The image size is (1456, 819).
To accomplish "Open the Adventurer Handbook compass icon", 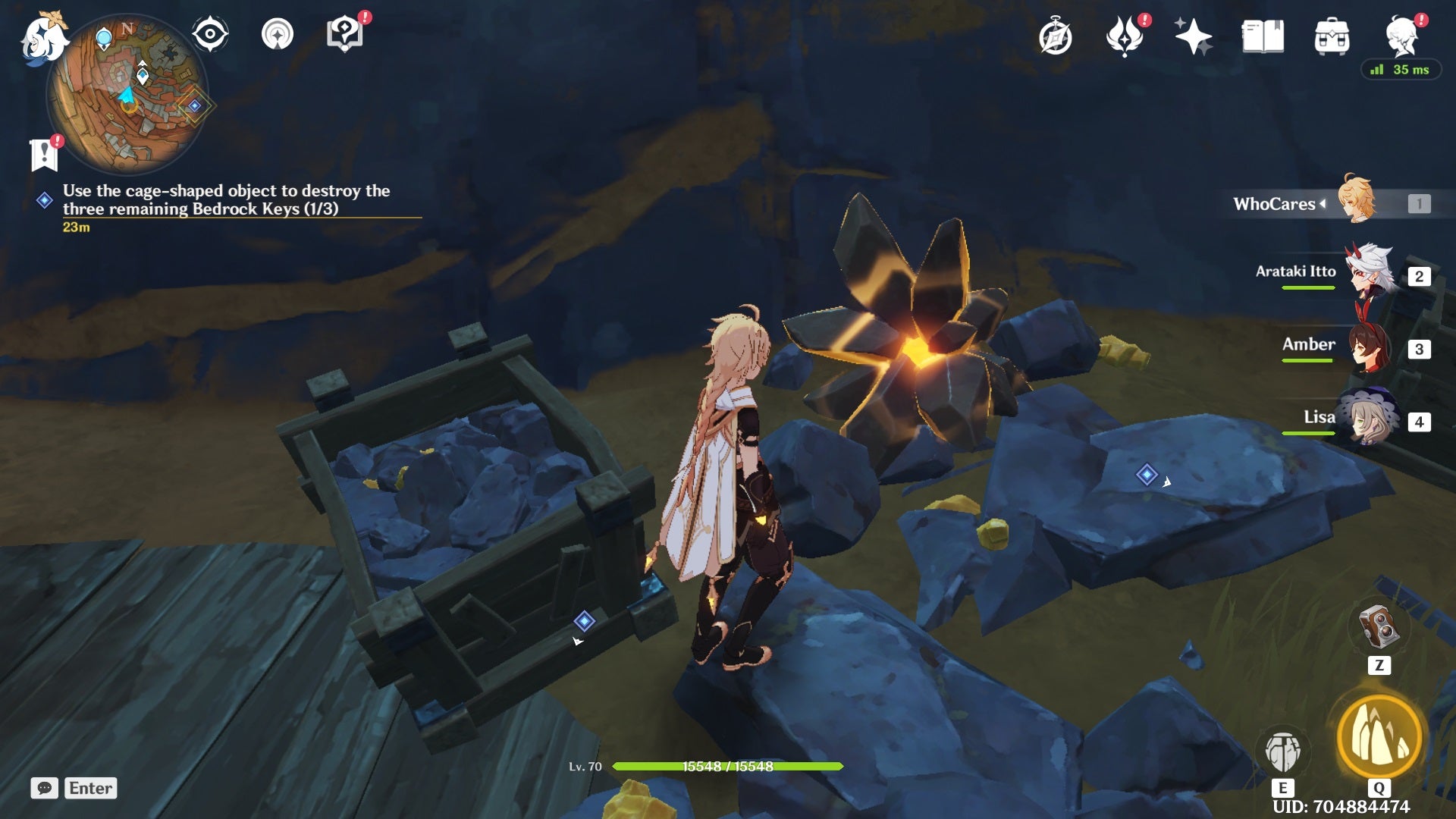I will pyautogui.click(x=1055, y=37).
